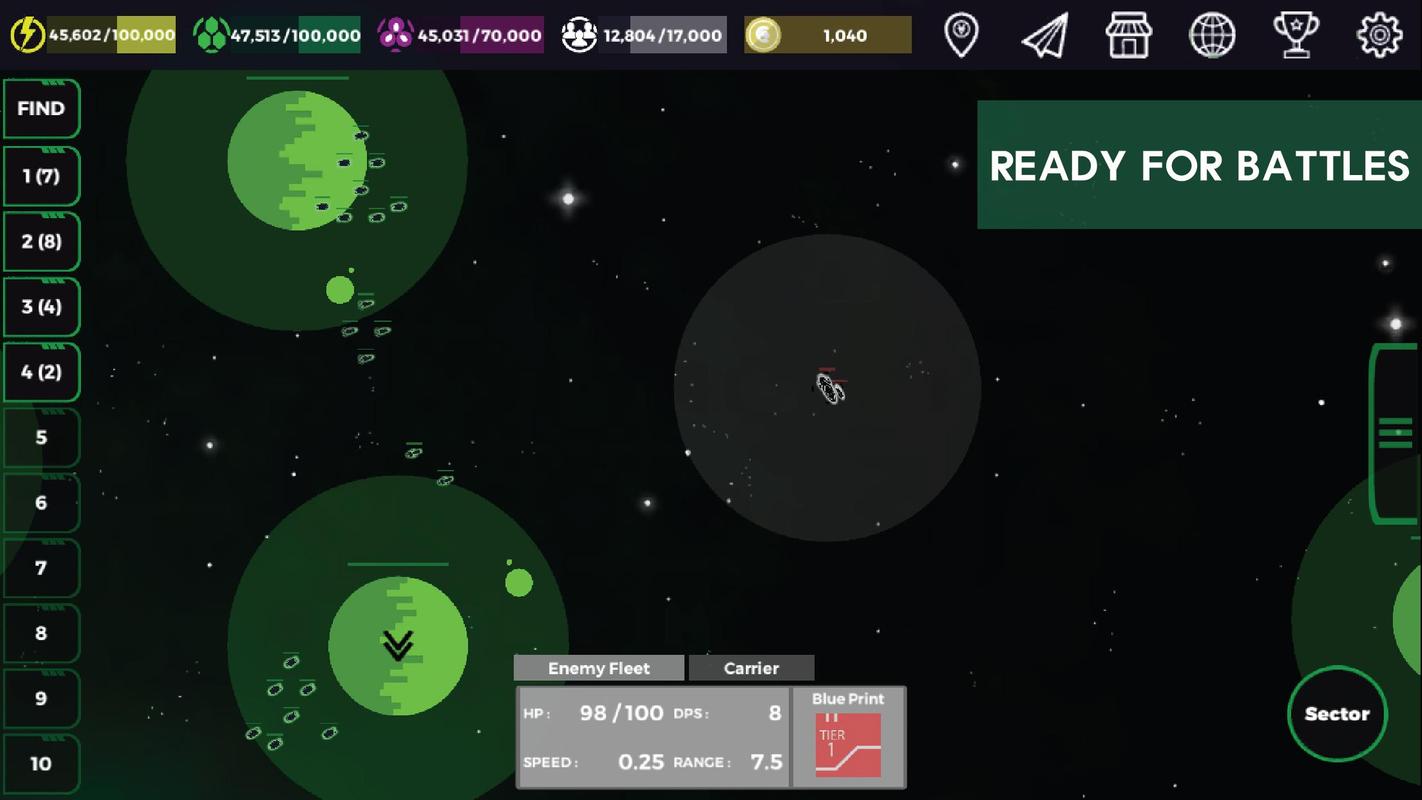
Task: Show the trophy leaderboard
Action: click(x=1296, y=35)
